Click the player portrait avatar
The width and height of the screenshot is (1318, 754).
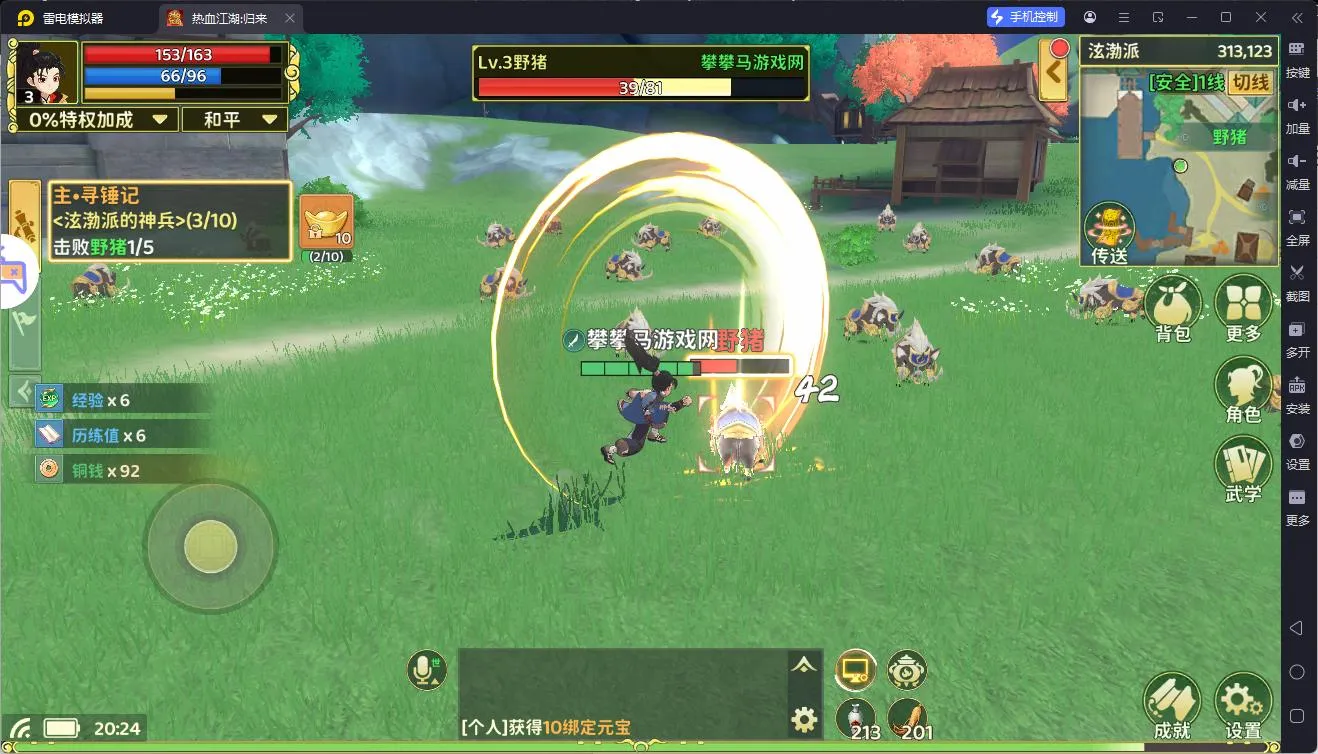45,73
